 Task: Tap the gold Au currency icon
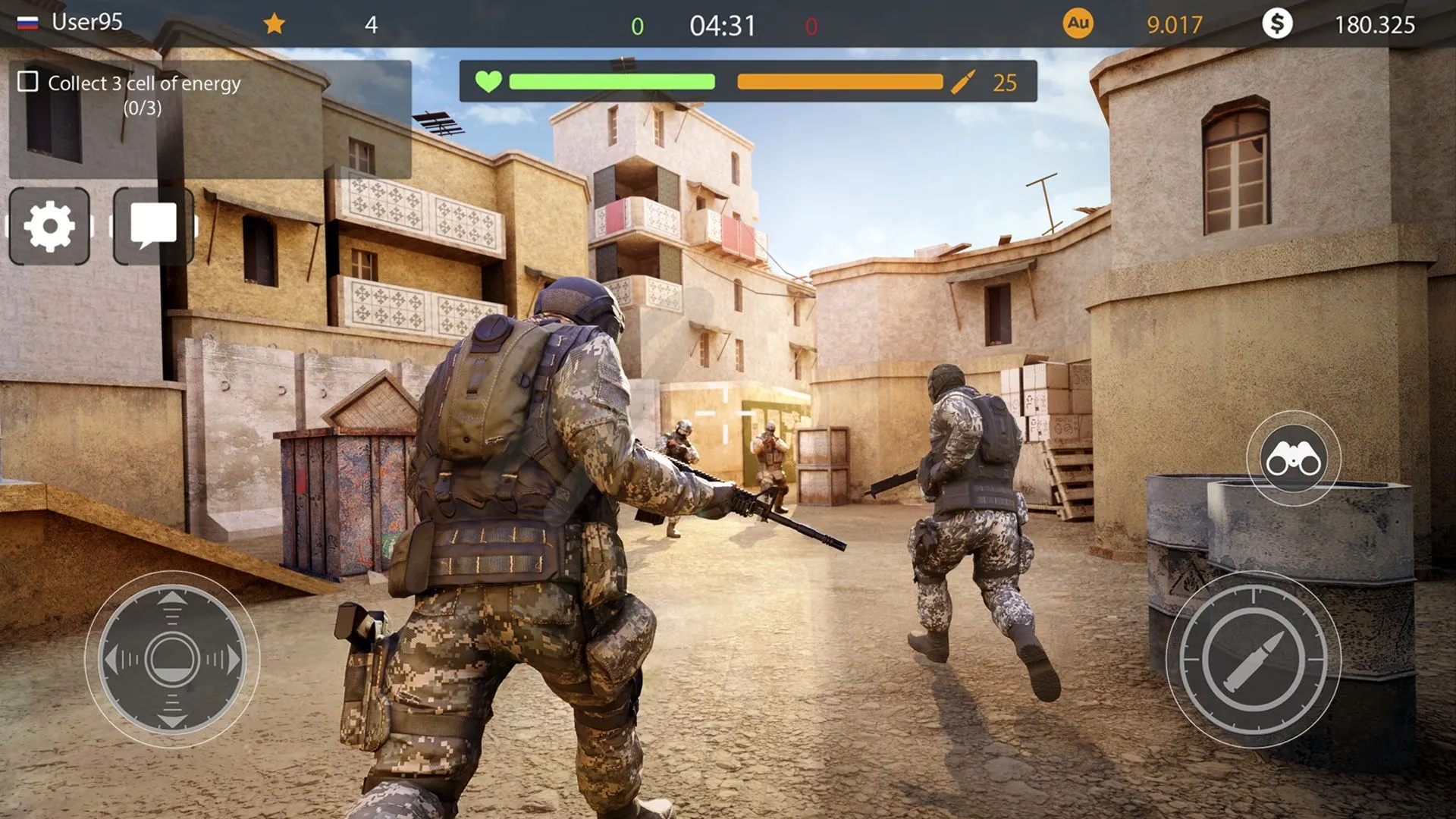pyautogui.click(x=1077, y=24)
